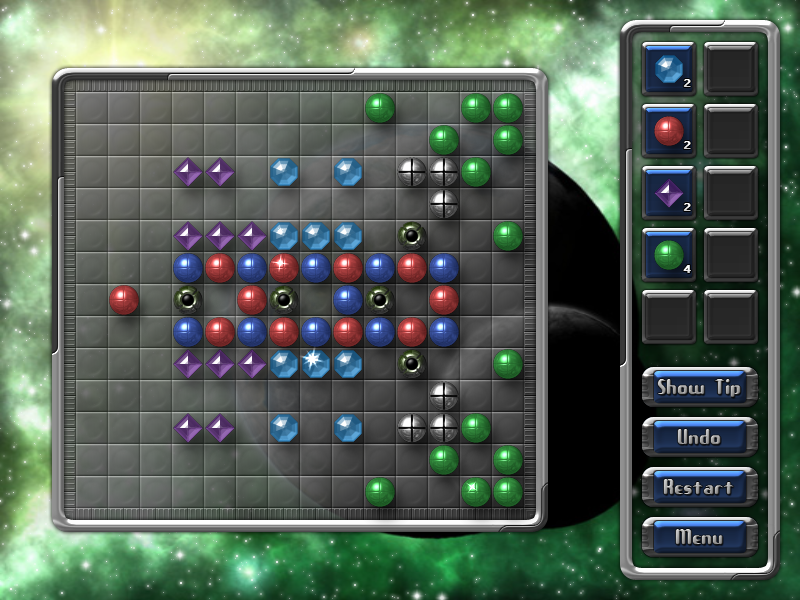Pick the purple diamond piece slot

click(668, 193)
